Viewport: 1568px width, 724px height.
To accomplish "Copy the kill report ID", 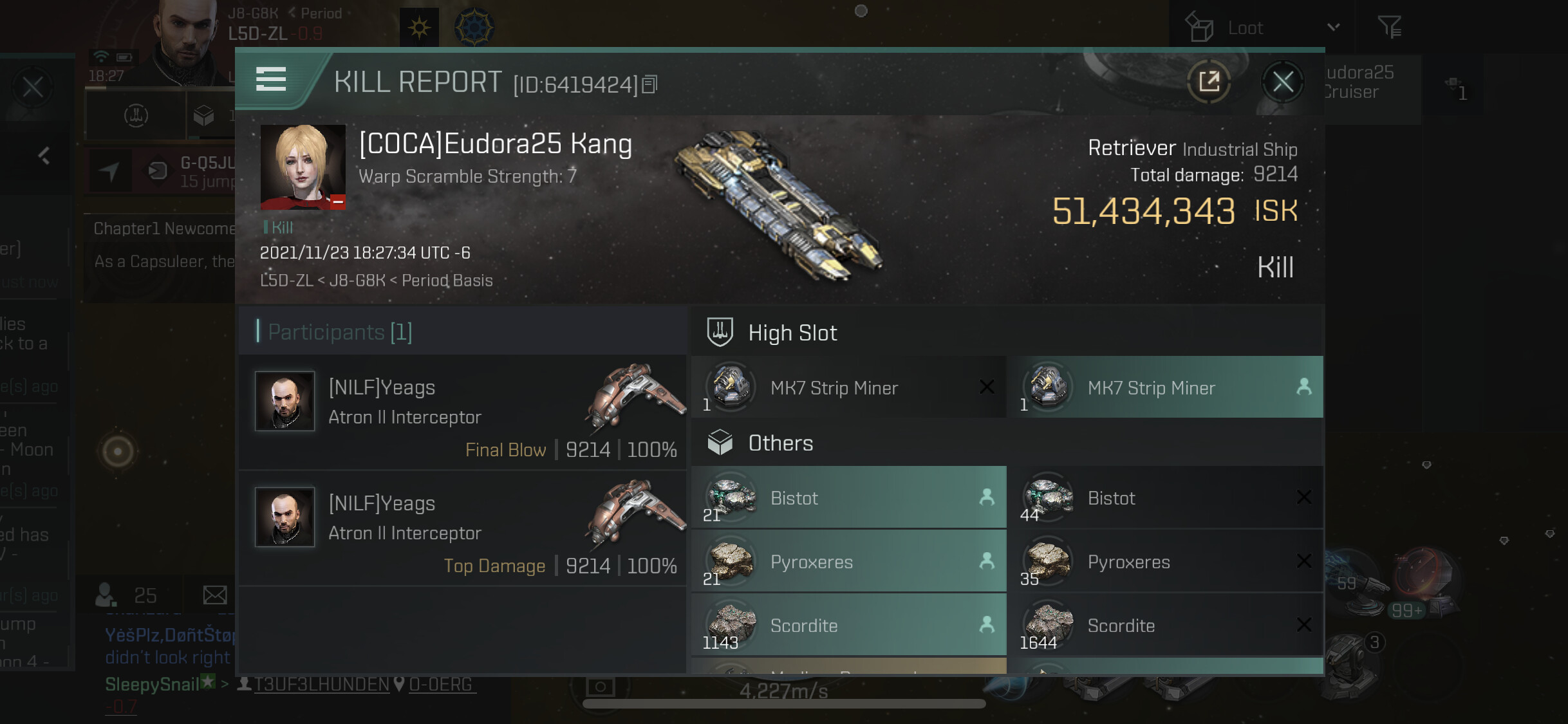I will (x=650, y=84).
